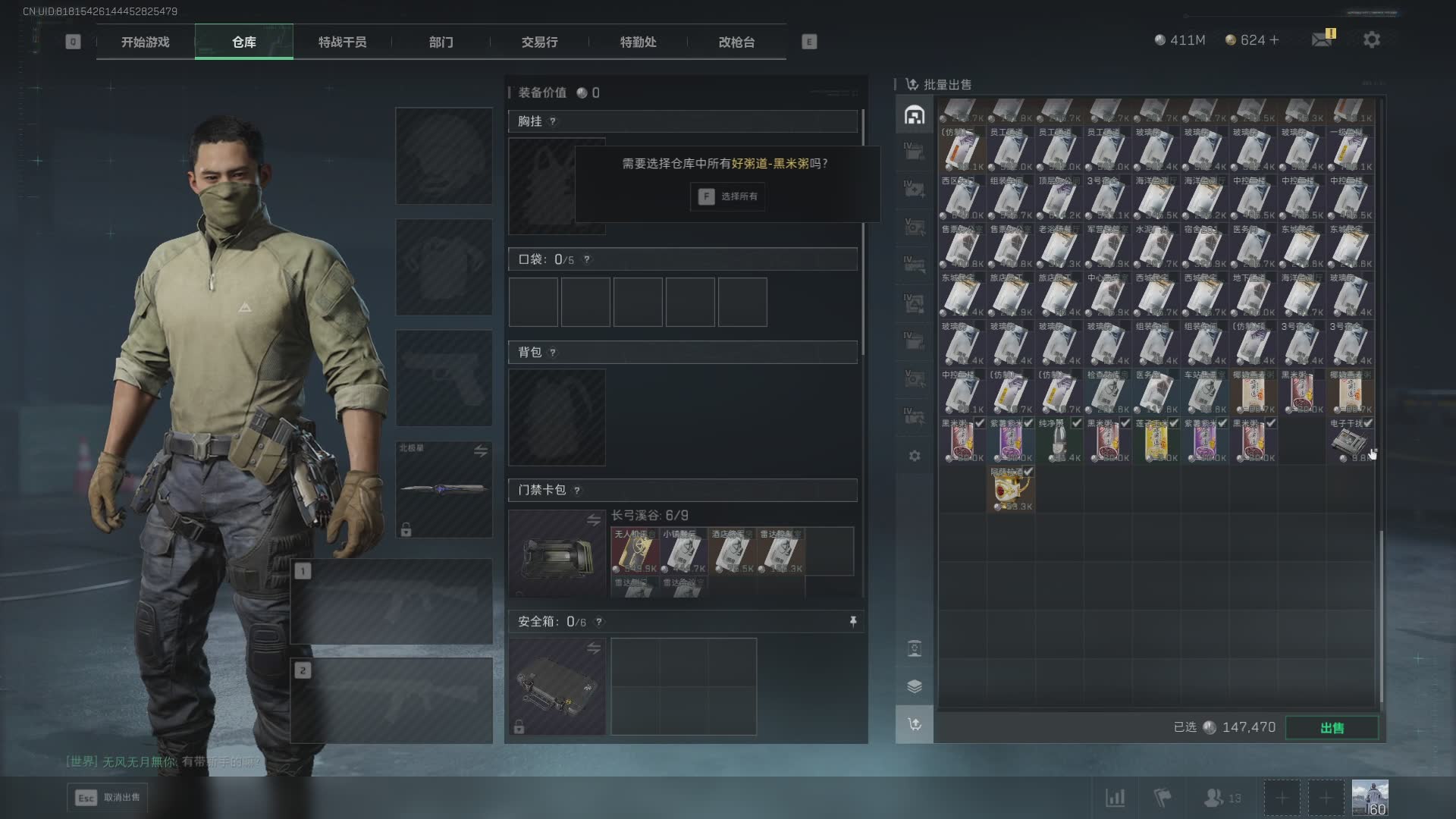Open the settings gear in the top bar
The width and height of the screenshot is (1456, 819).
pos(1371,40)
